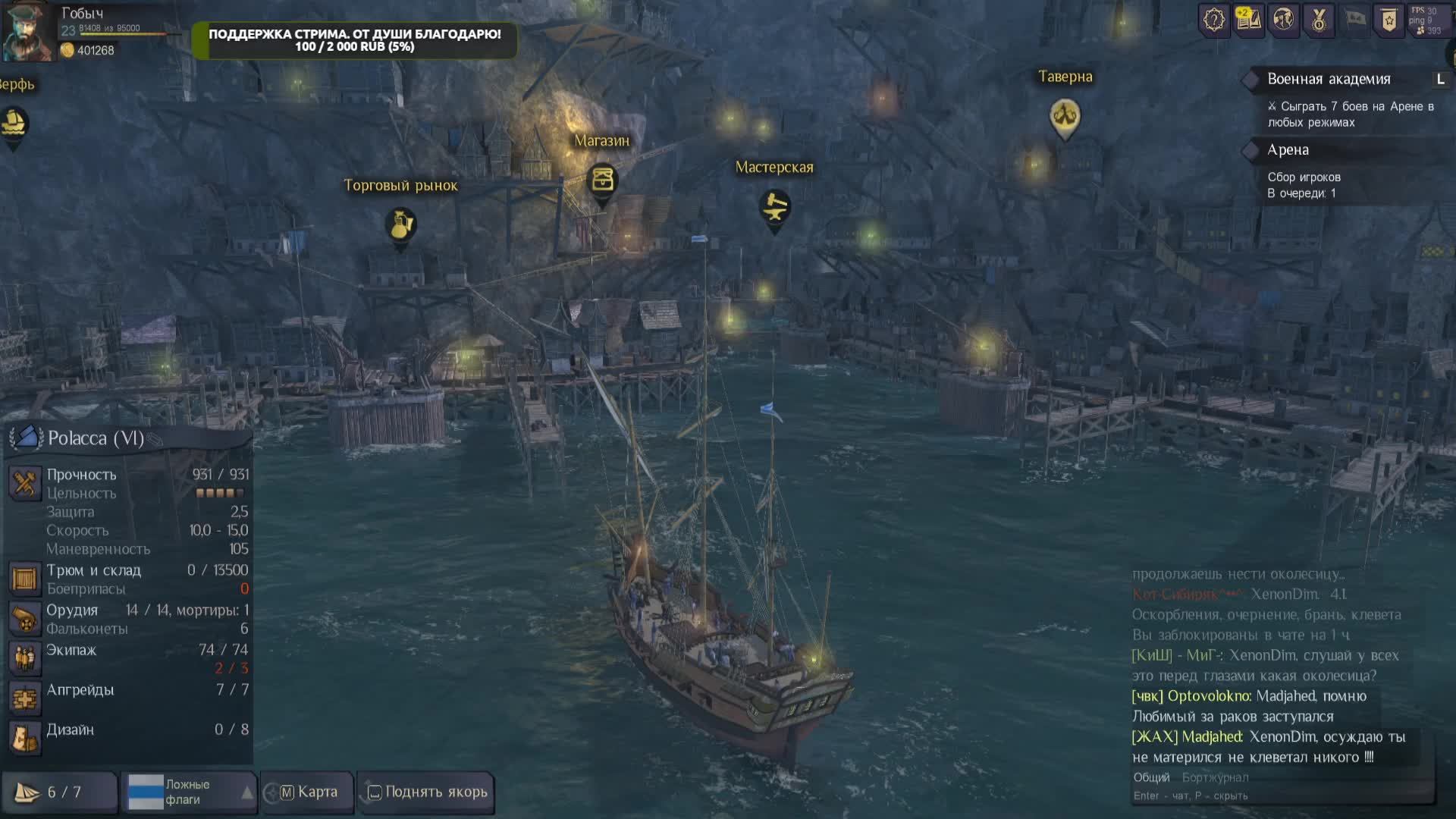This screenshot has height=819, width=1456.
Task: Select the Орудия cannon icon
Action: point(24,619)
